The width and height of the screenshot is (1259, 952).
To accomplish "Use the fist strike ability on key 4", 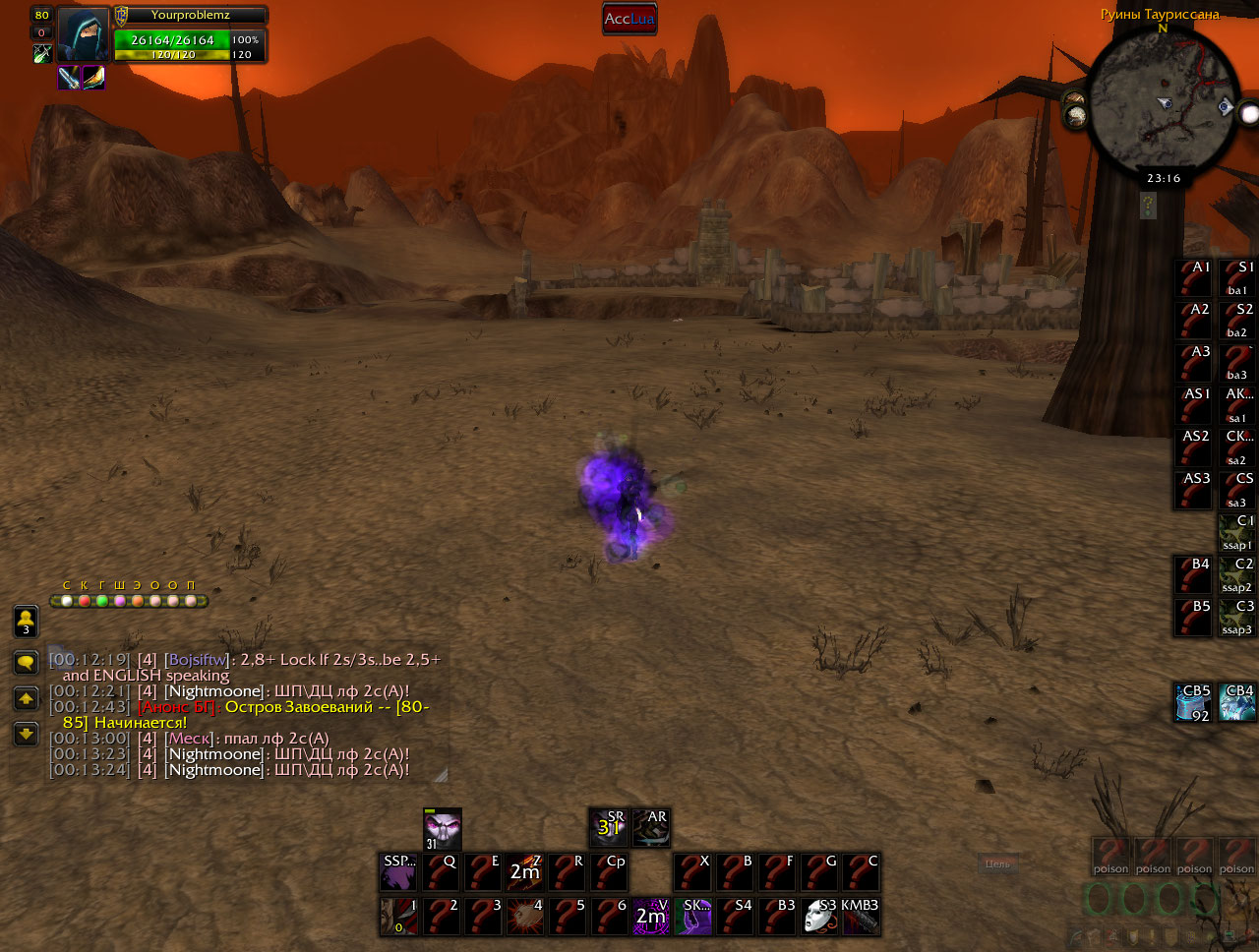I will (524, 917).
